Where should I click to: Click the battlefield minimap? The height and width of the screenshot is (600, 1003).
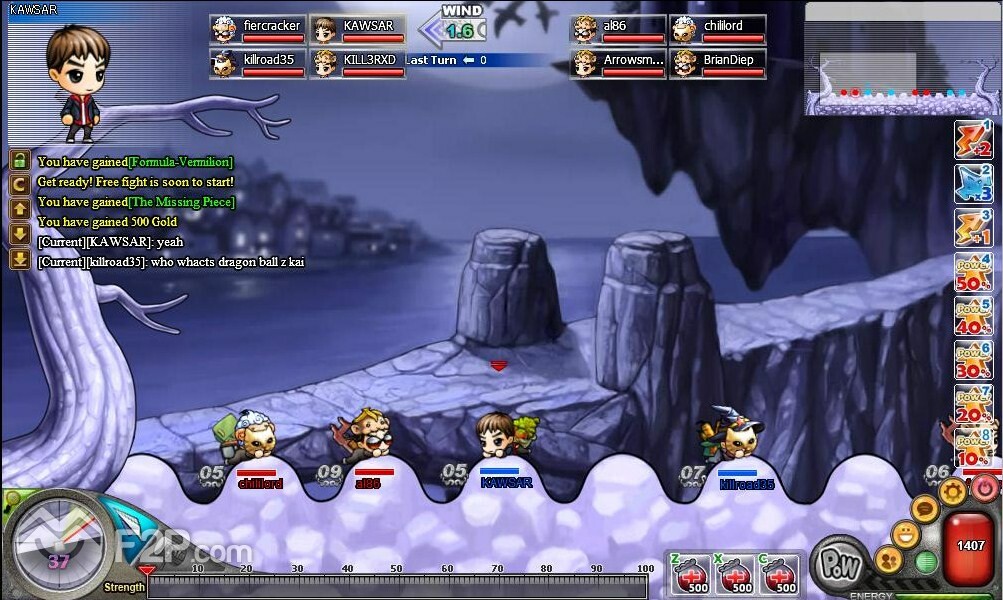898,58
